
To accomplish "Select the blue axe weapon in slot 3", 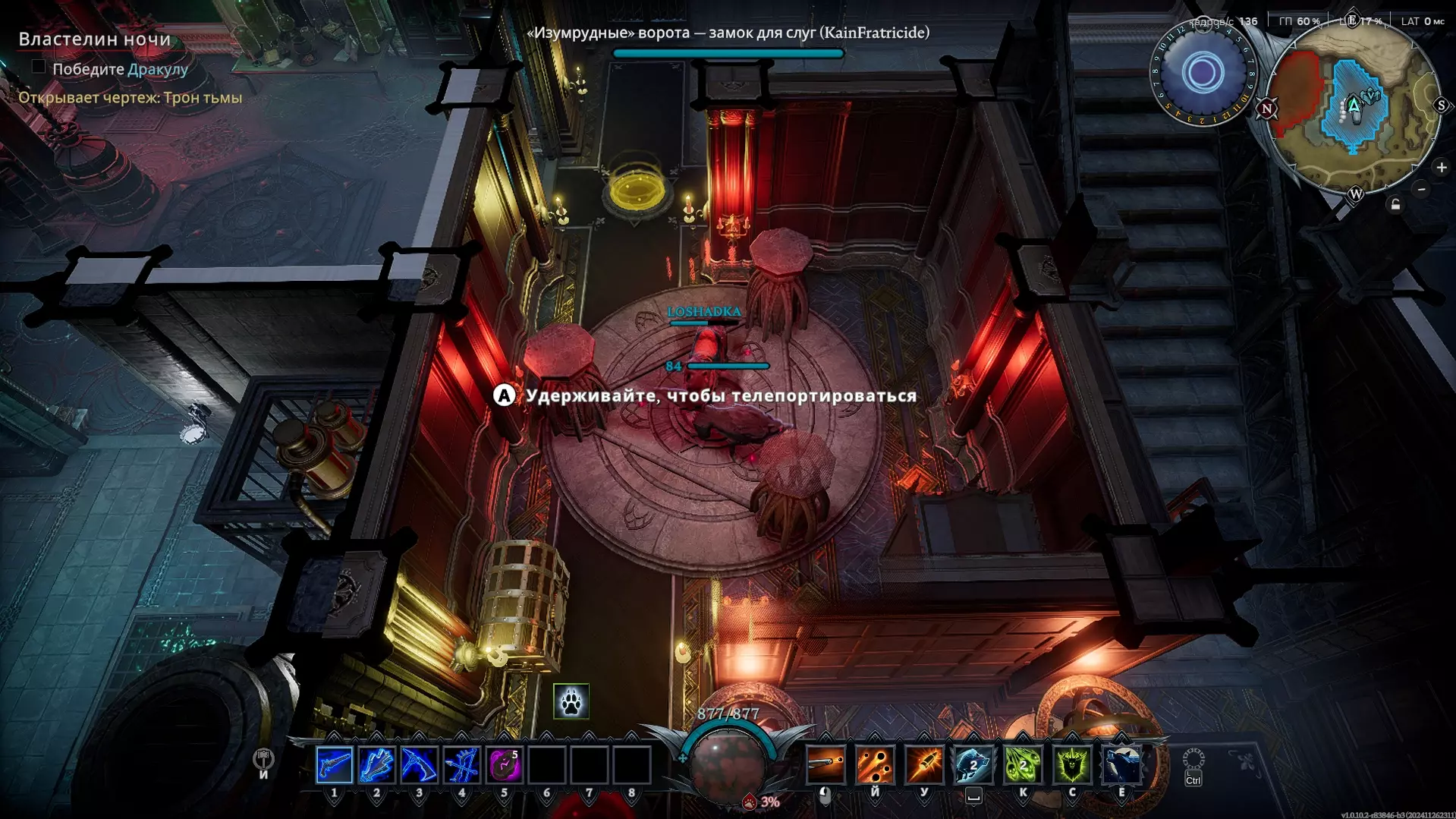I will 419,765.
